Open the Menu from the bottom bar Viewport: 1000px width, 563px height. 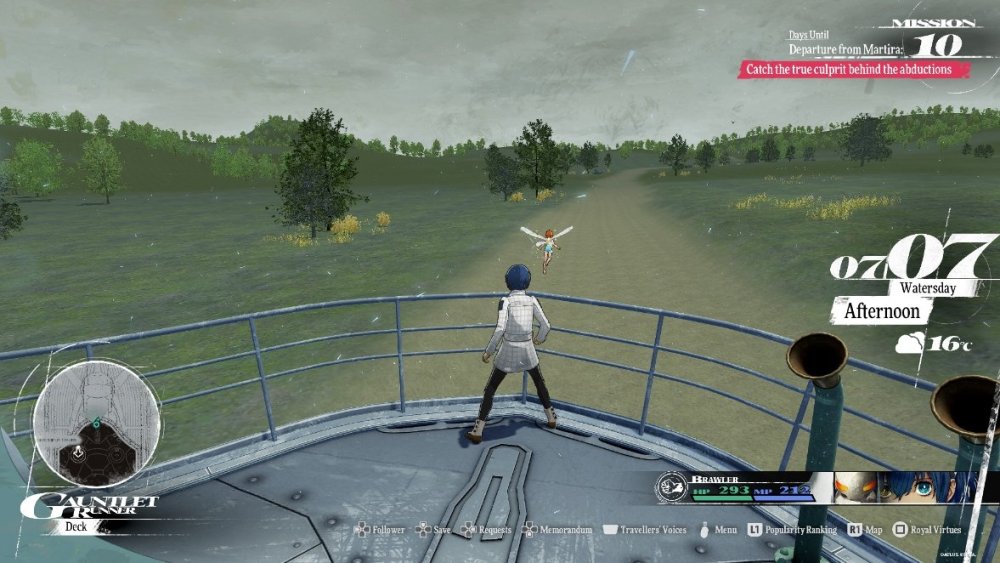(x=725, y=529)
